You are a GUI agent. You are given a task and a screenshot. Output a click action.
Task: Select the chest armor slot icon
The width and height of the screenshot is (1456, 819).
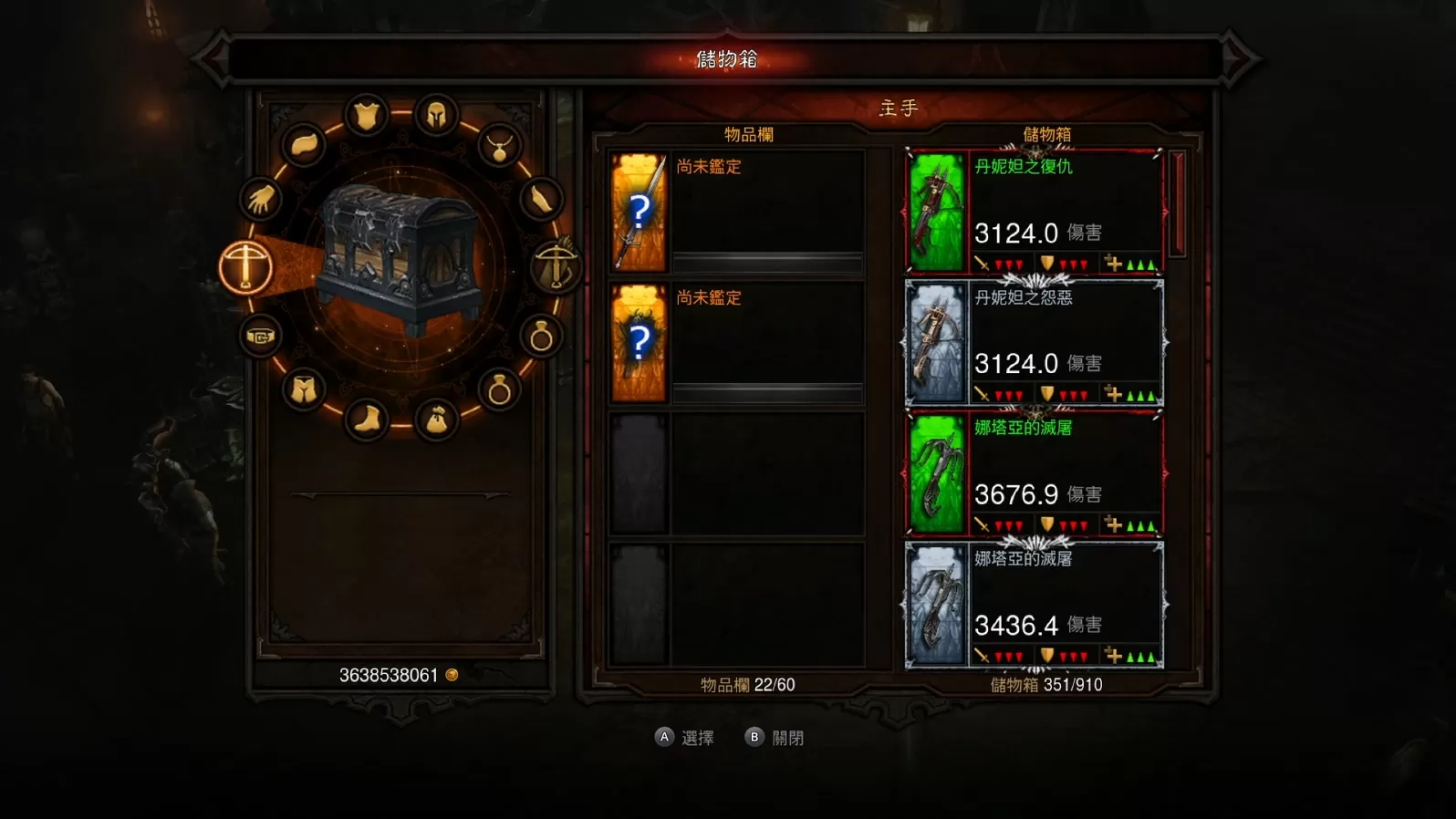coord(365,111)
